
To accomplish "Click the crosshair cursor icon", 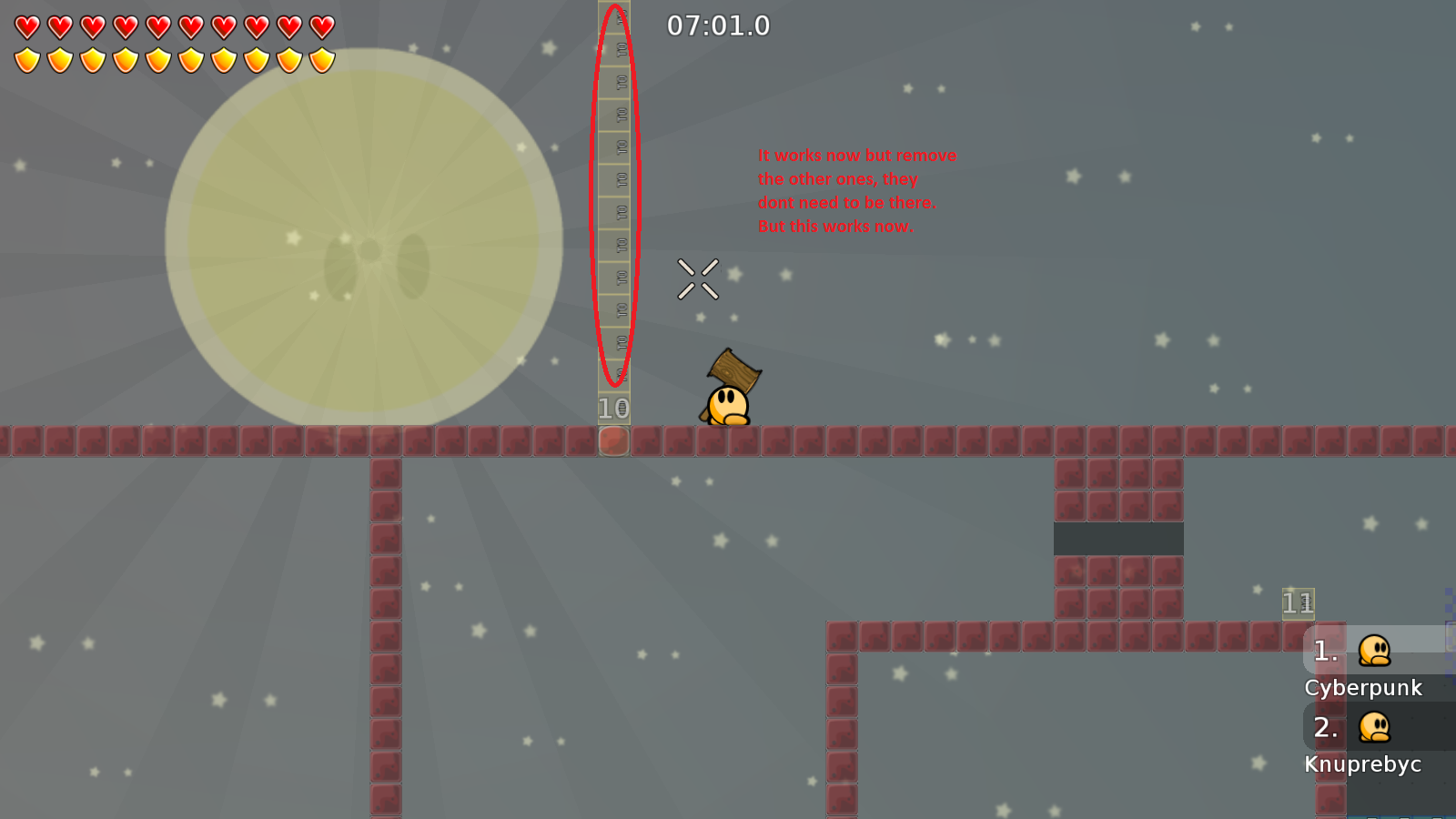I will coord(697,278).
